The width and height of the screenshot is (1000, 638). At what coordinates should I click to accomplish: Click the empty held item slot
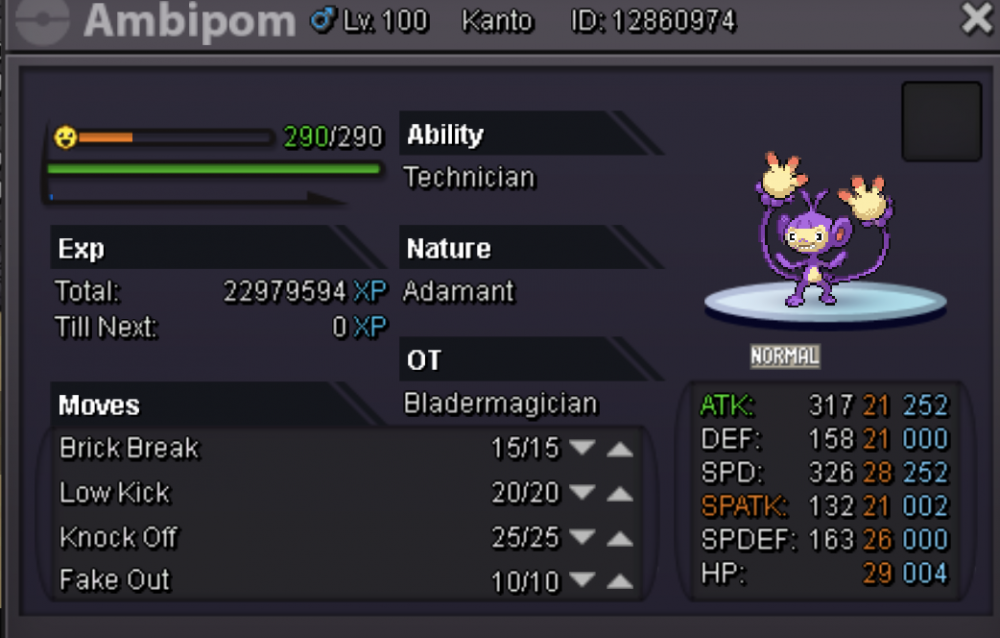tap(941, 121)
